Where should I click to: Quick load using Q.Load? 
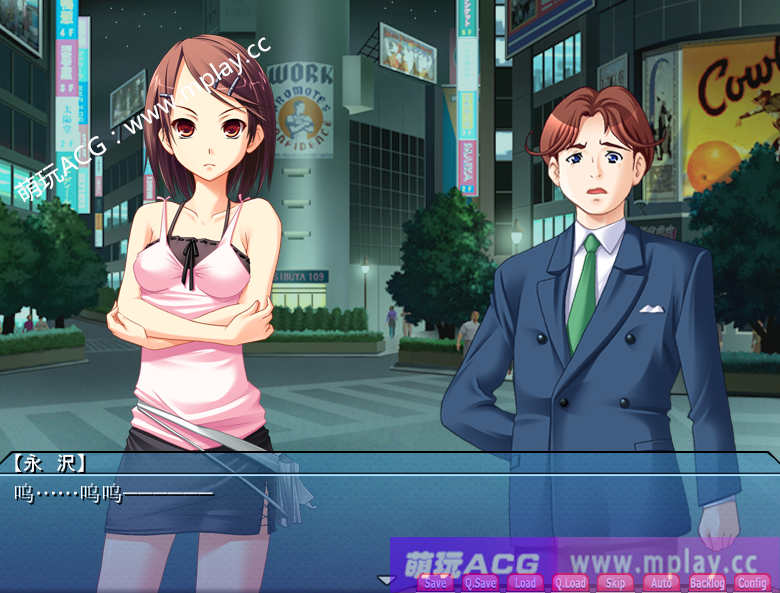(570, 583)
